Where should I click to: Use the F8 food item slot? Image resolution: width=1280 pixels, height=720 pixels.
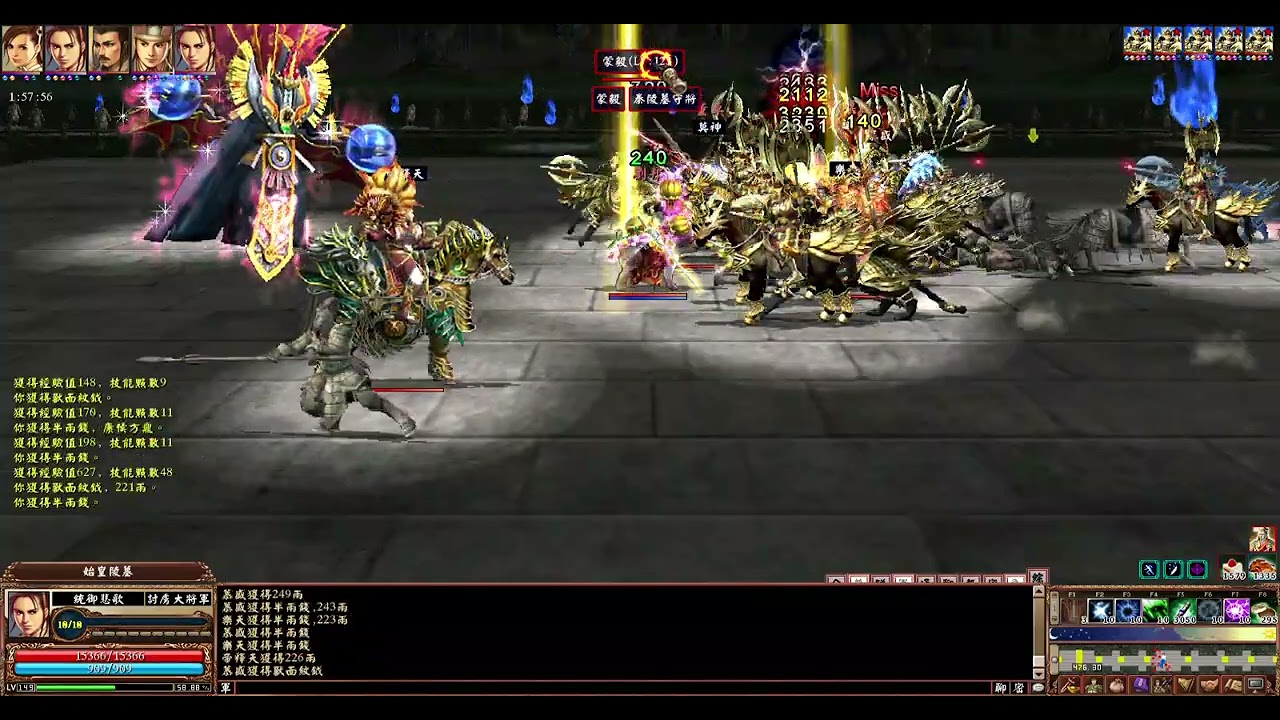[x=1264, y=609]
